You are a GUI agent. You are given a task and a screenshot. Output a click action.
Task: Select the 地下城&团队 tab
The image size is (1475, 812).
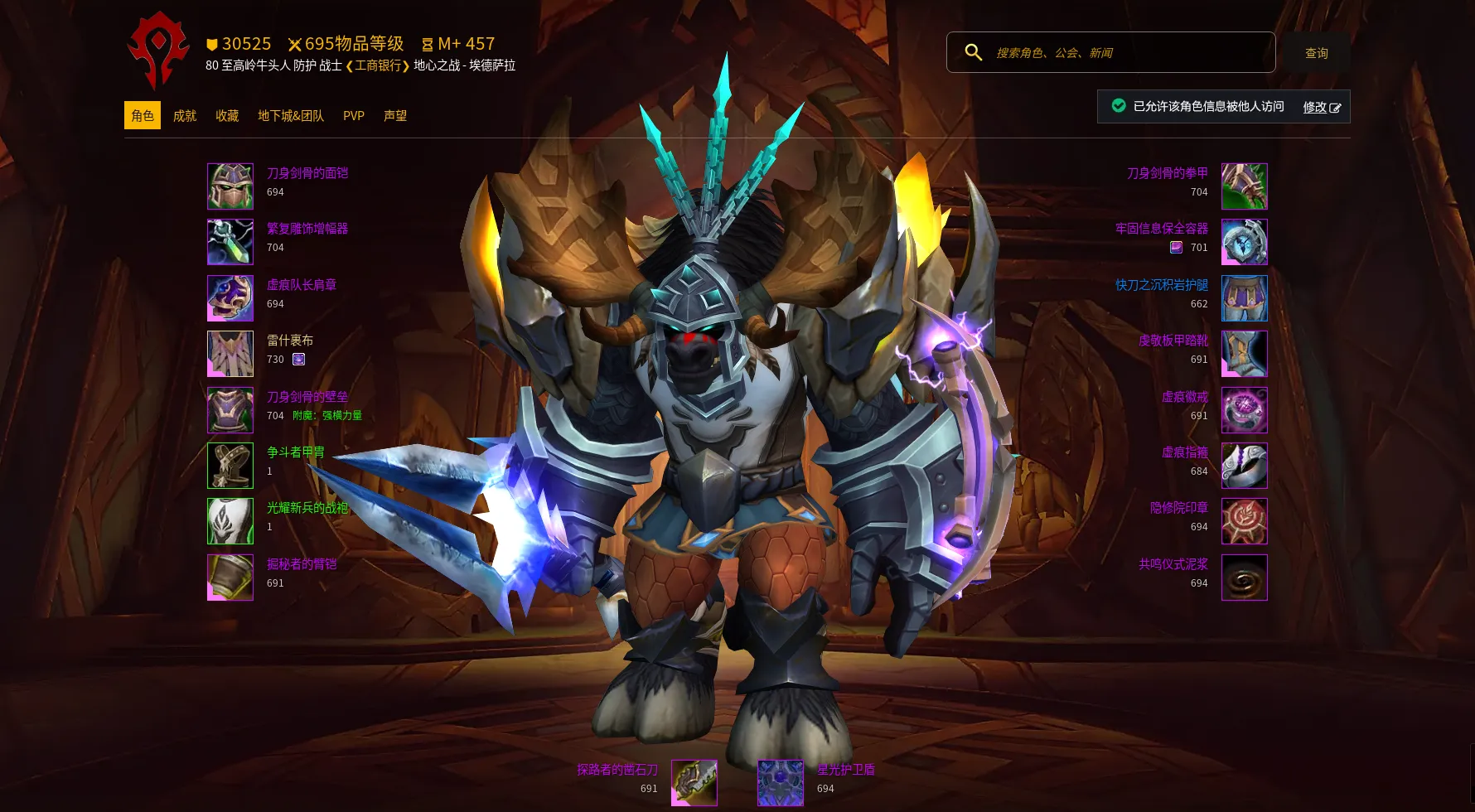(291, 116)
